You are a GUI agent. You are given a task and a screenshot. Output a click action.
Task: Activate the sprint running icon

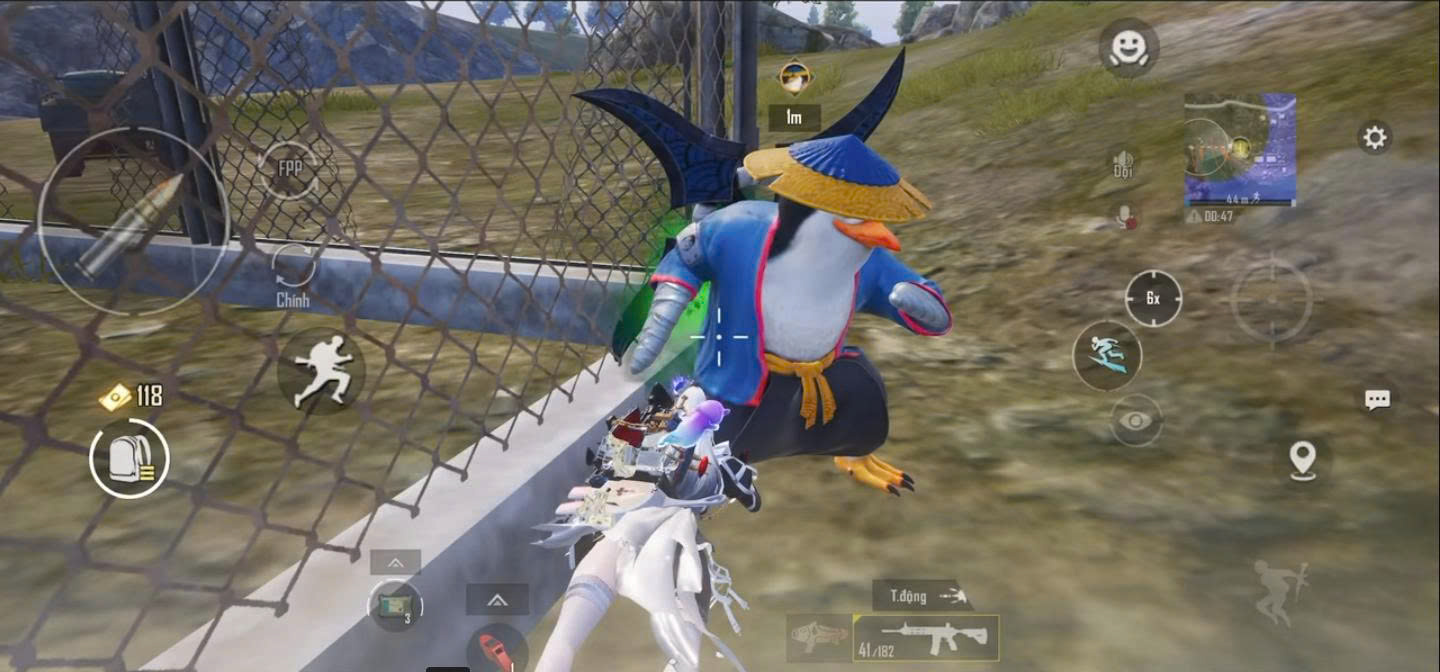tap(320, 370)
